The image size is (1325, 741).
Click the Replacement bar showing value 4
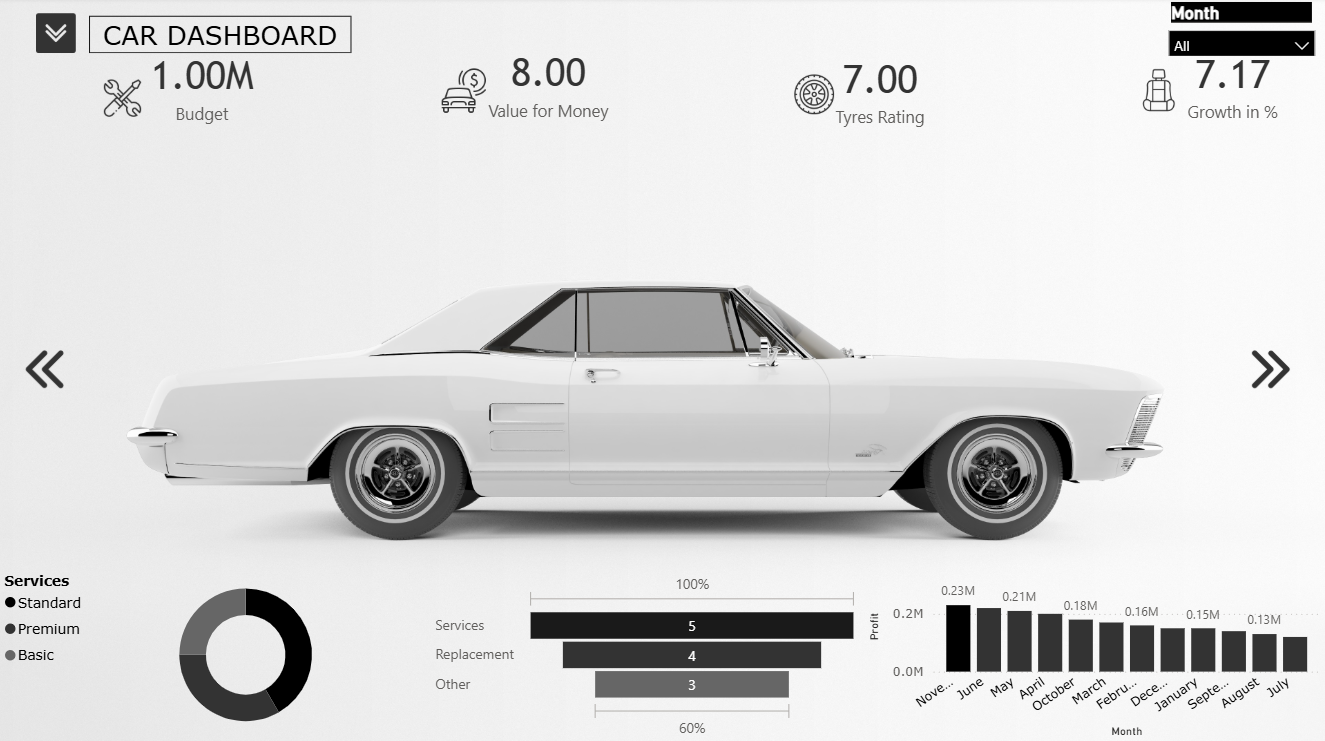click(692, 655)
